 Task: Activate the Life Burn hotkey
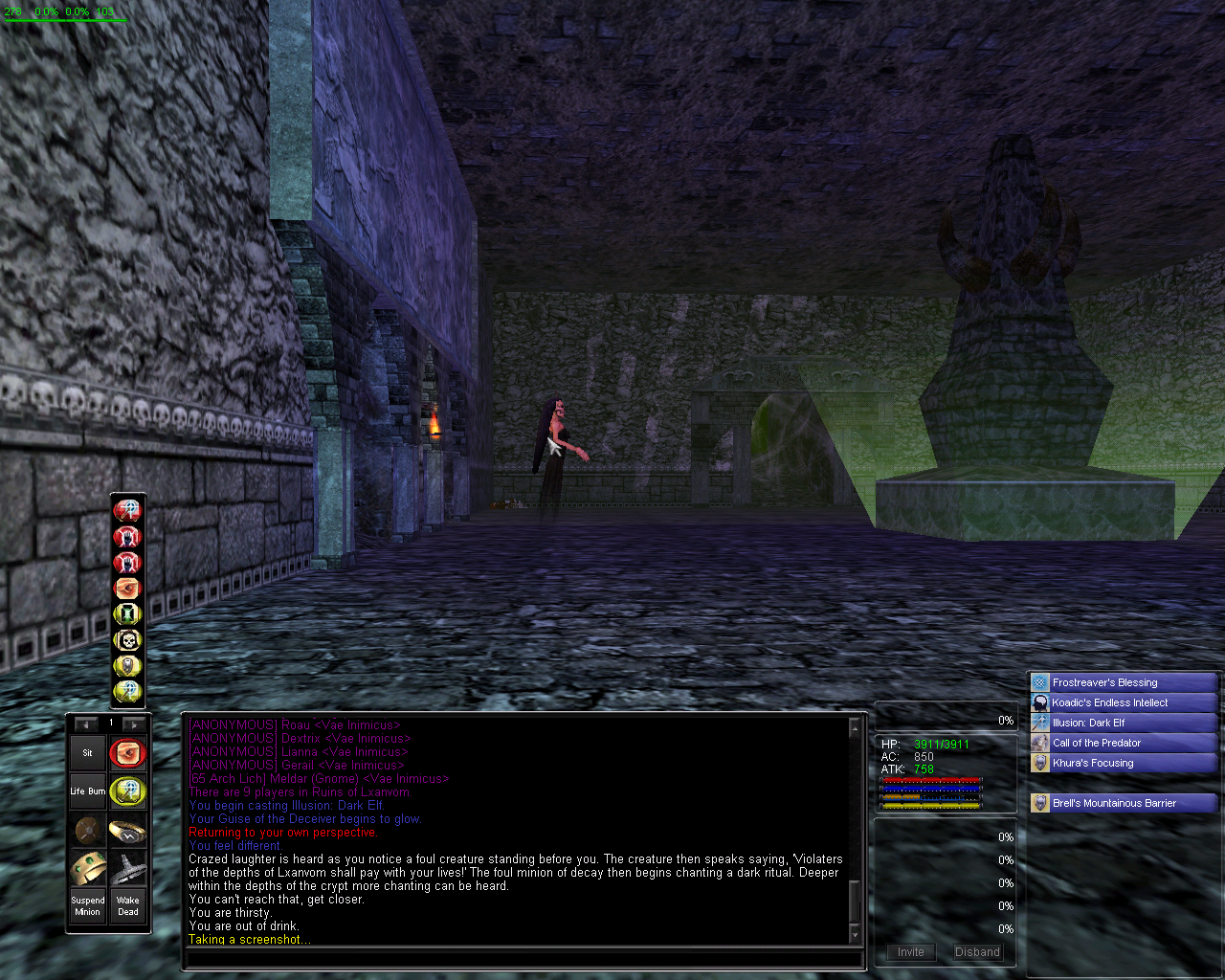[x=87, y=791]
